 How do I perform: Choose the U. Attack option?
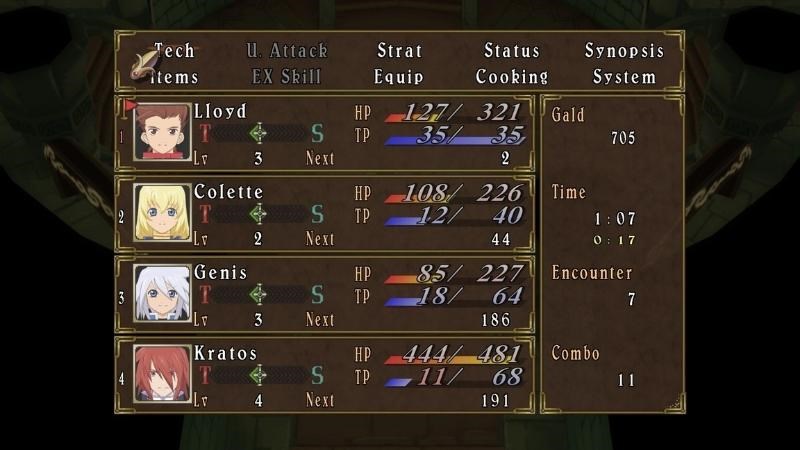tap(287, 51)
